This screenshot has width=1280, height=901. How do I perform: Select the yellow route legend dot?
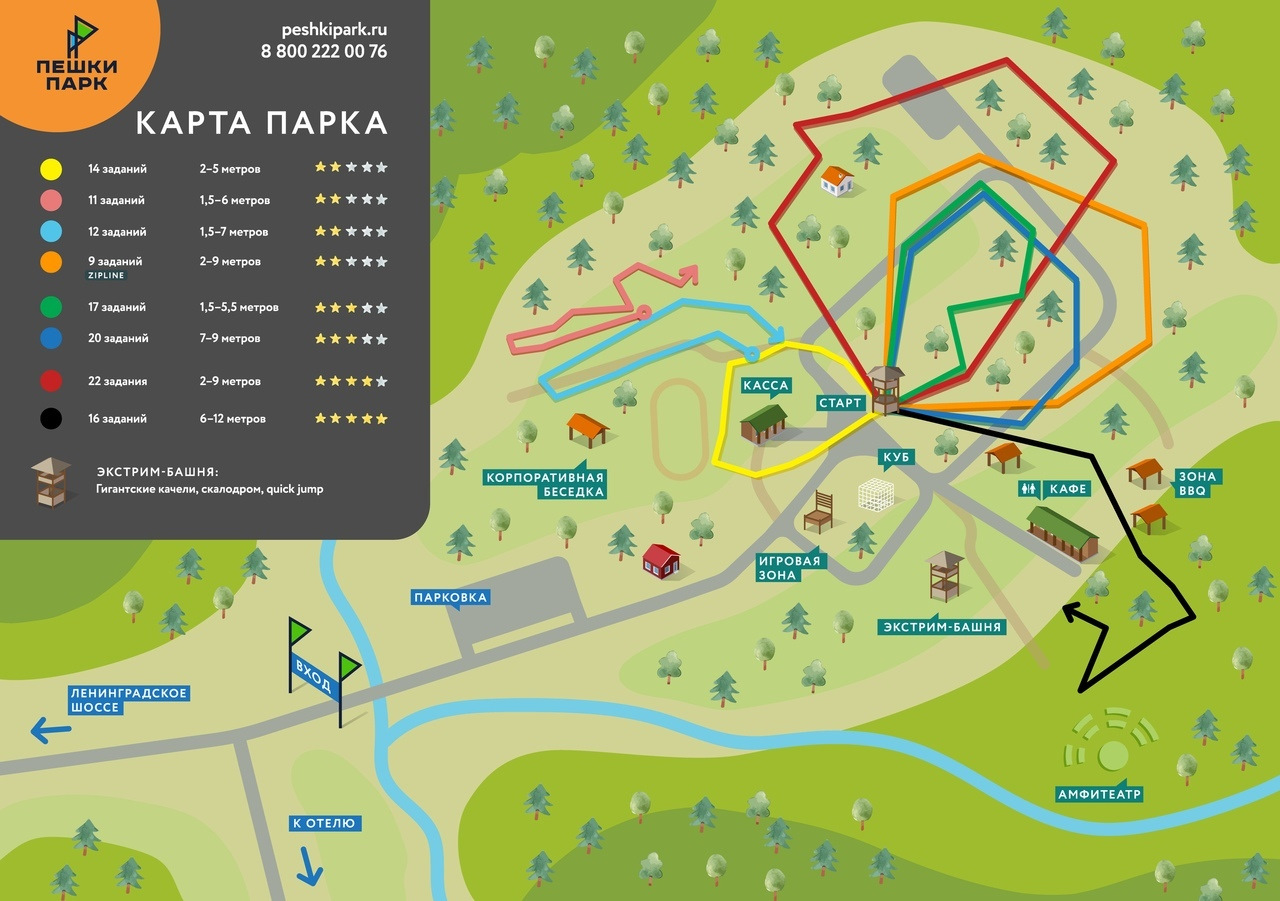tap(51, 169)
